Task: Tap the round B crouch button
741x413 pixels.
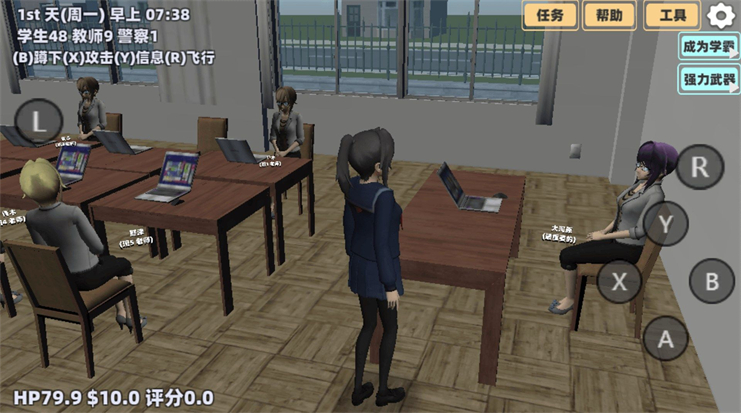Action: 712,281
